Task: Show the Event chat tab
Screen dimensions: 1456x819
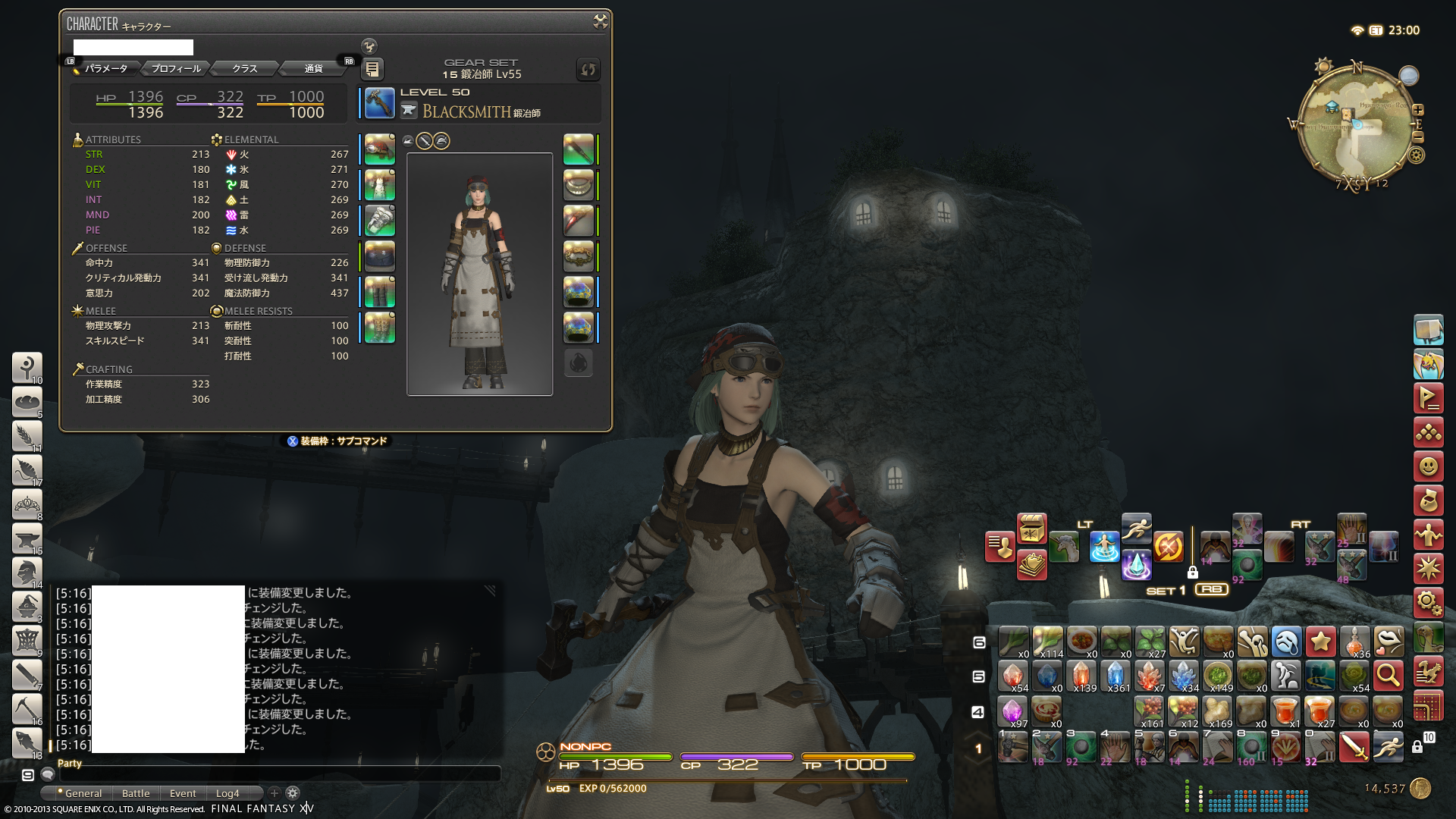Action: click(x=183, y=793)
